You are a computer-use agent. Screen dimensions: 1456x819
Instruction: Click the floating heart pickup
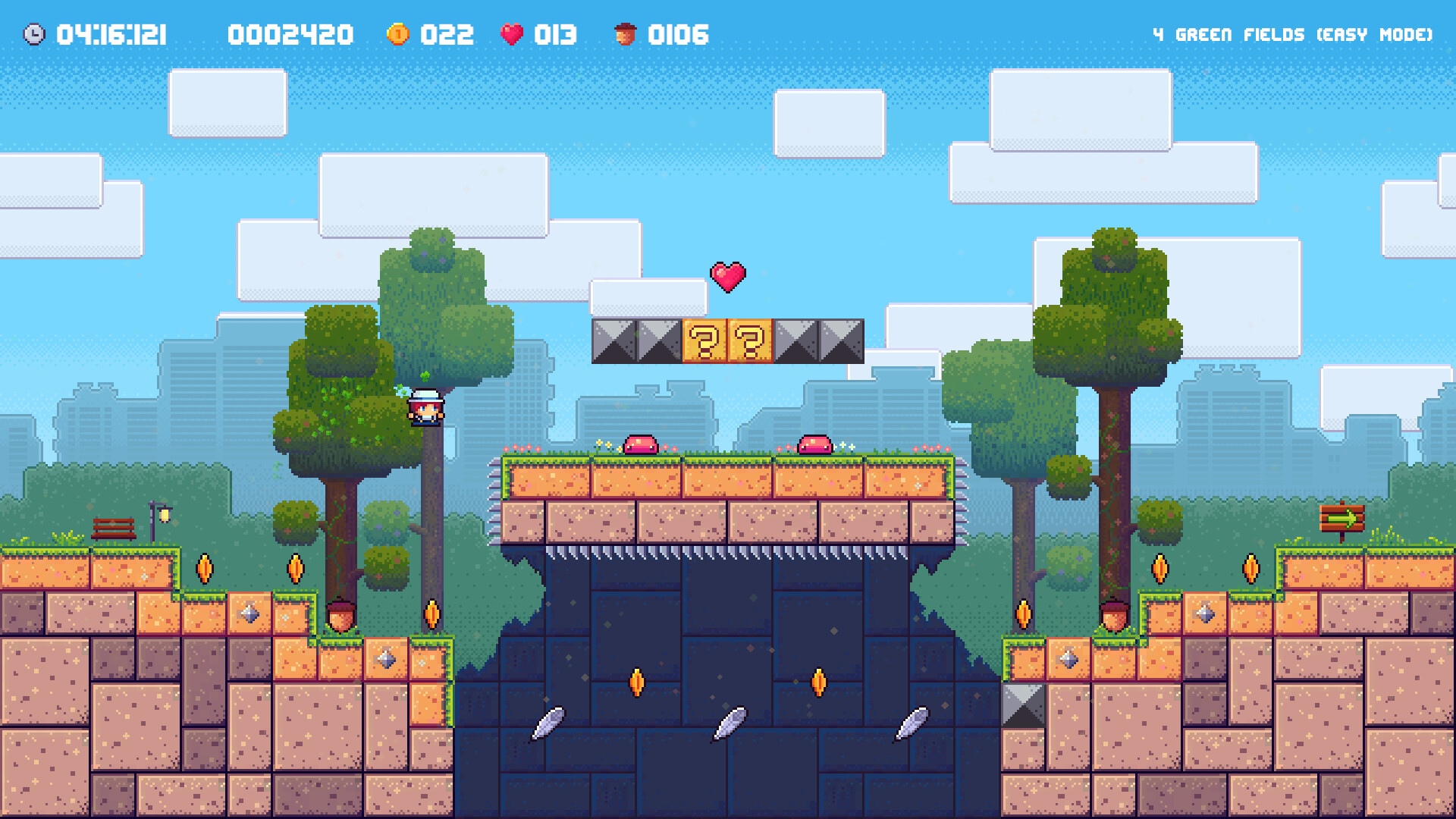727,277
